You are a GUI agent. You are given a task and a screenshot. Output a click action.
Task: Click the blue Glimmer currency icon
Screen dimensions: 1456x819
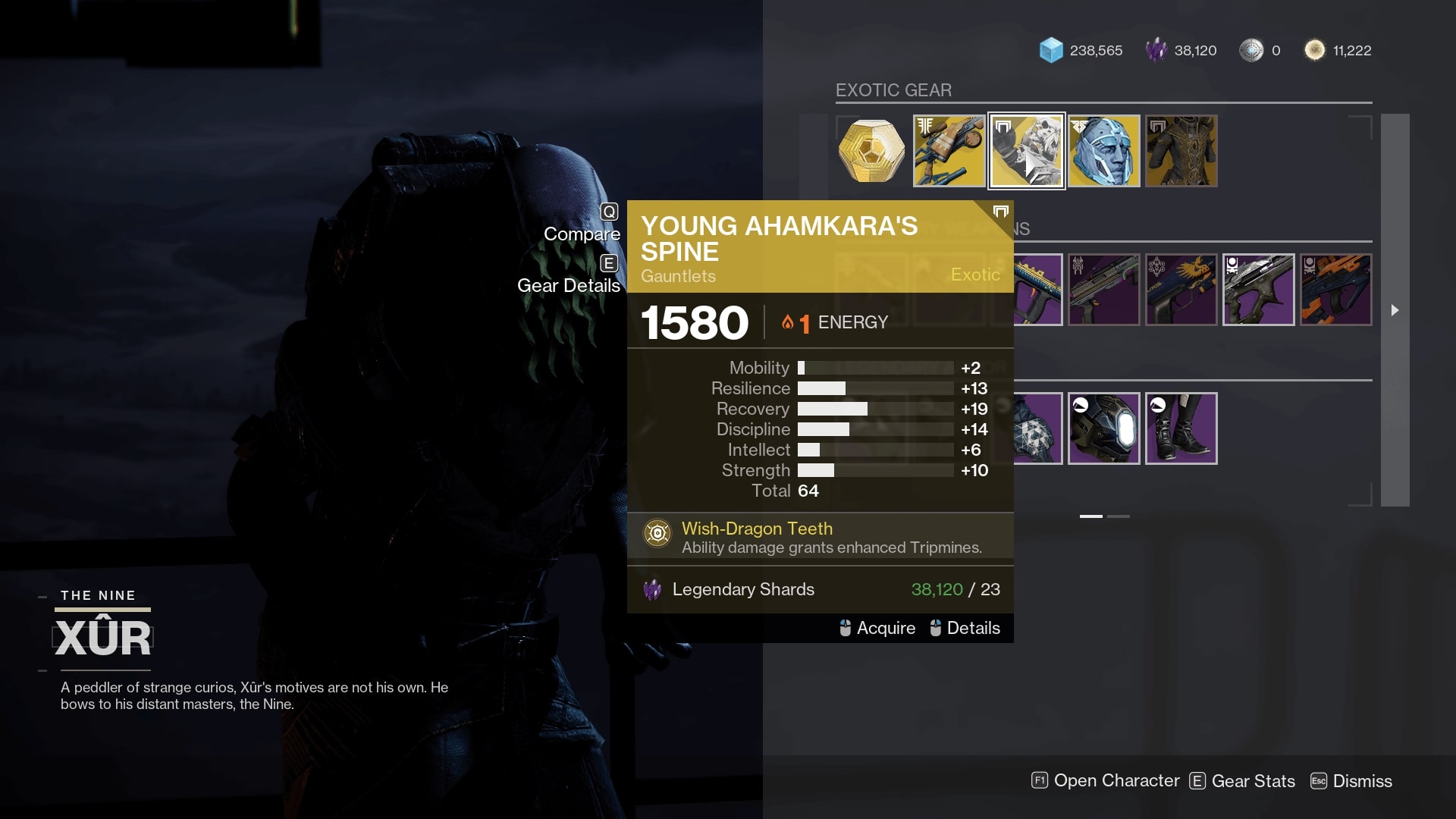(1053, 50)
